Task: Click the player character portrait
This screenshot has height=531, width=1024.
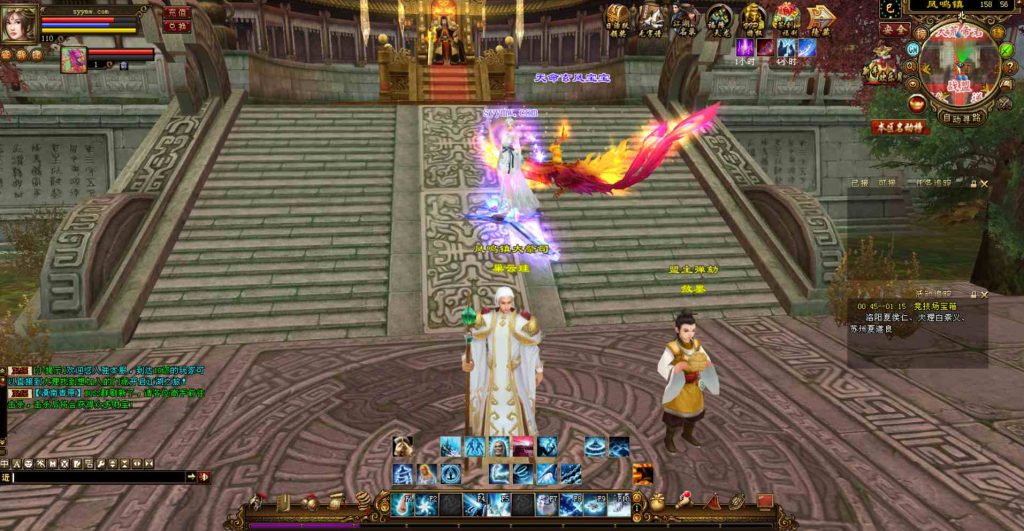Action: point(17,24)
